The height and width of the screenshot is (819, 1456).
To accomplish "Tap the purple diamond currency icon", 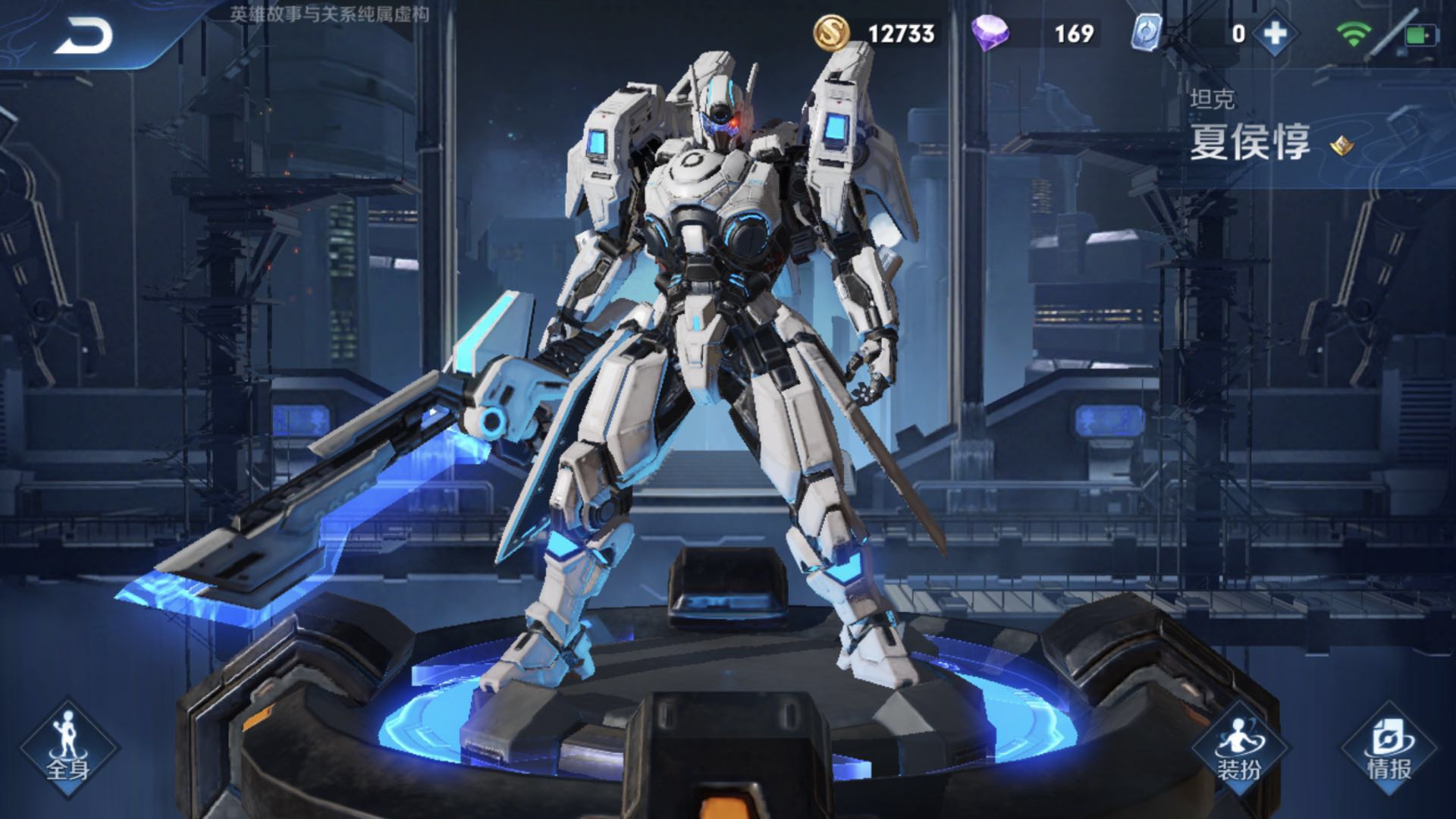I will click(x=990, y=34).
